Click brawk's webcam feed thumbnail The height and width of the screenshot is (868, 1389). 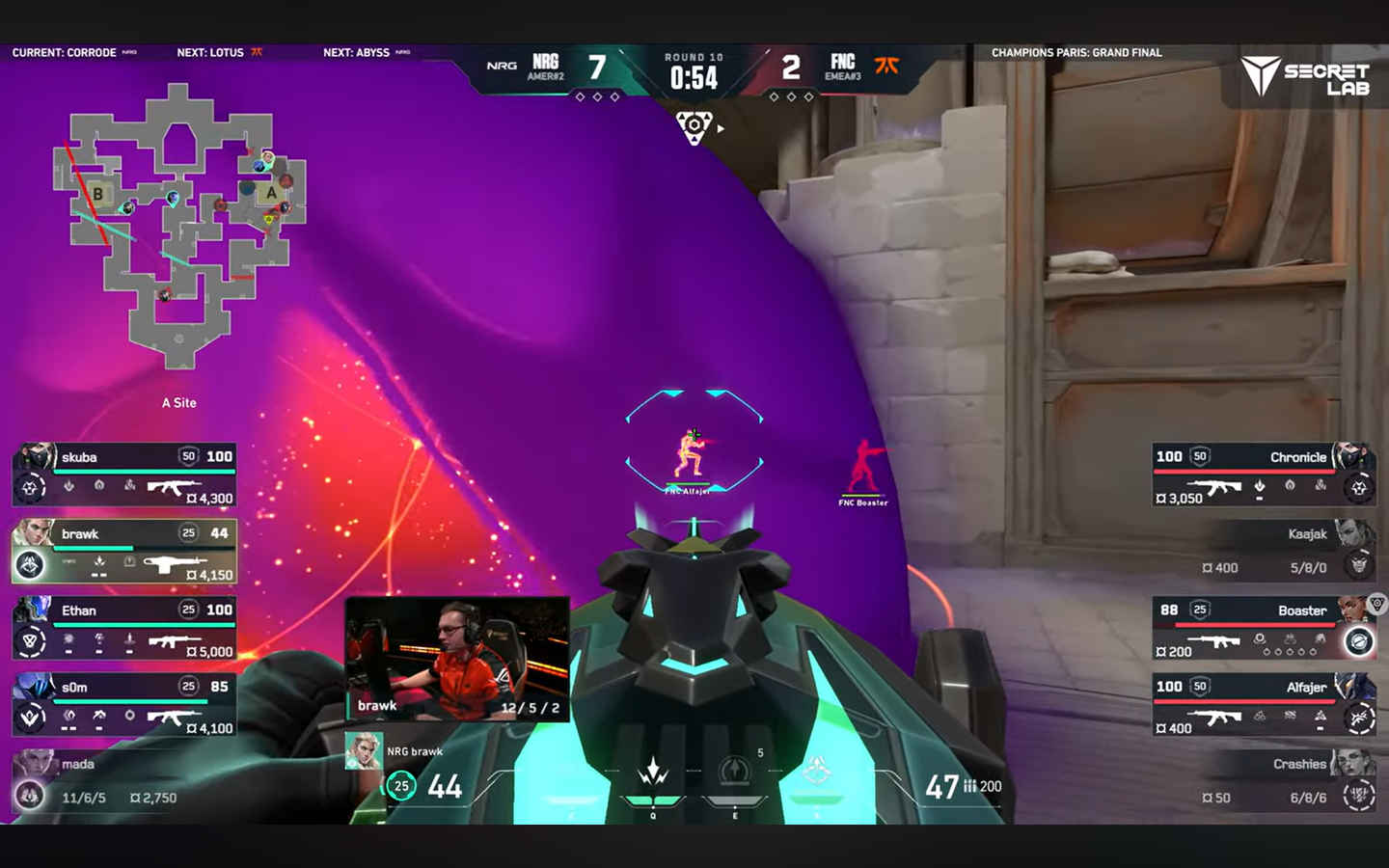(x=457, y=658)
